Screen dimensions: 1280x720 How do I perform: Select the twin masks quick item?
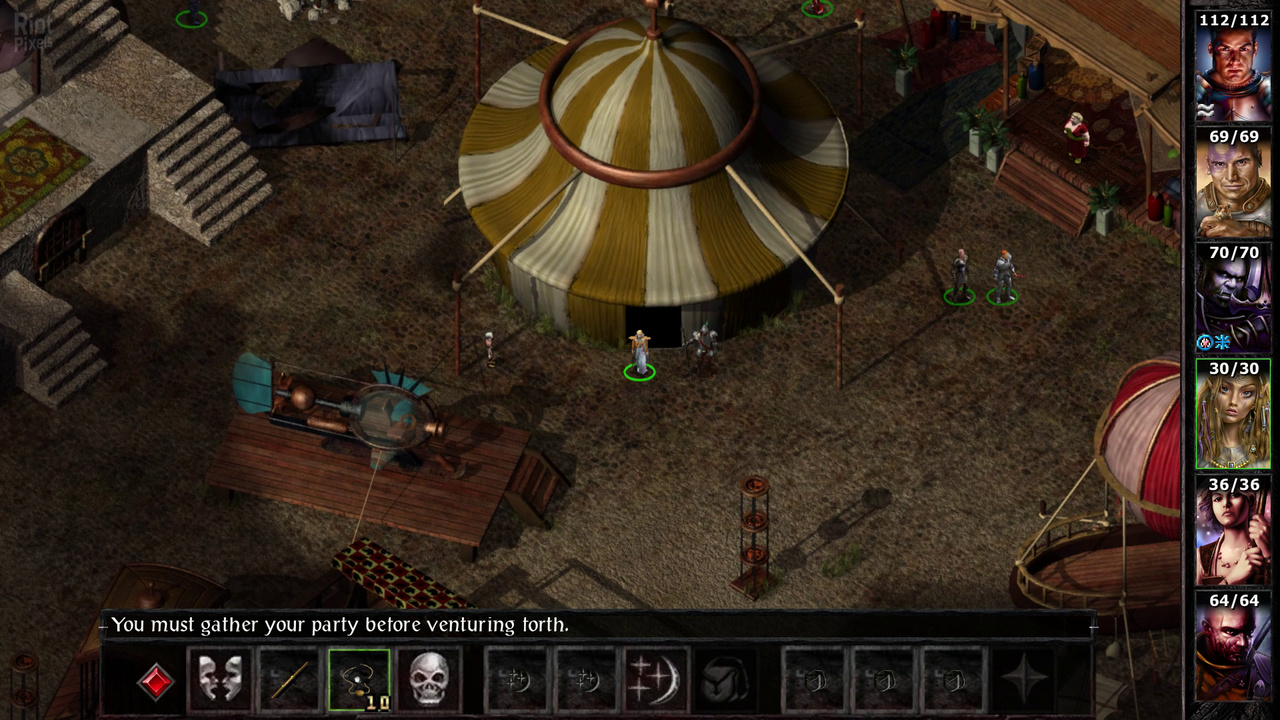tap(219, 680)
